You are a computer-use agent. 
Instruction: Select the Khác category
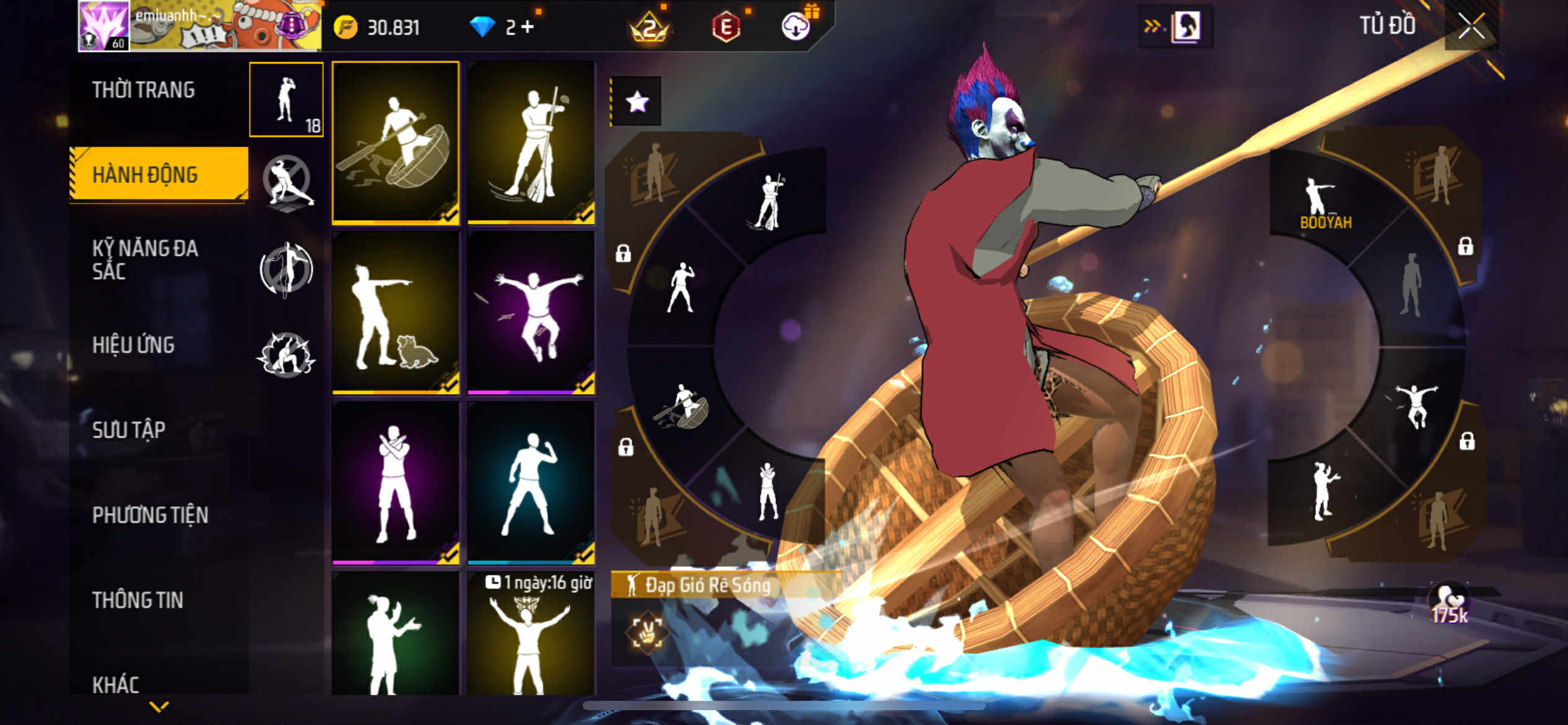click(116, 685)
